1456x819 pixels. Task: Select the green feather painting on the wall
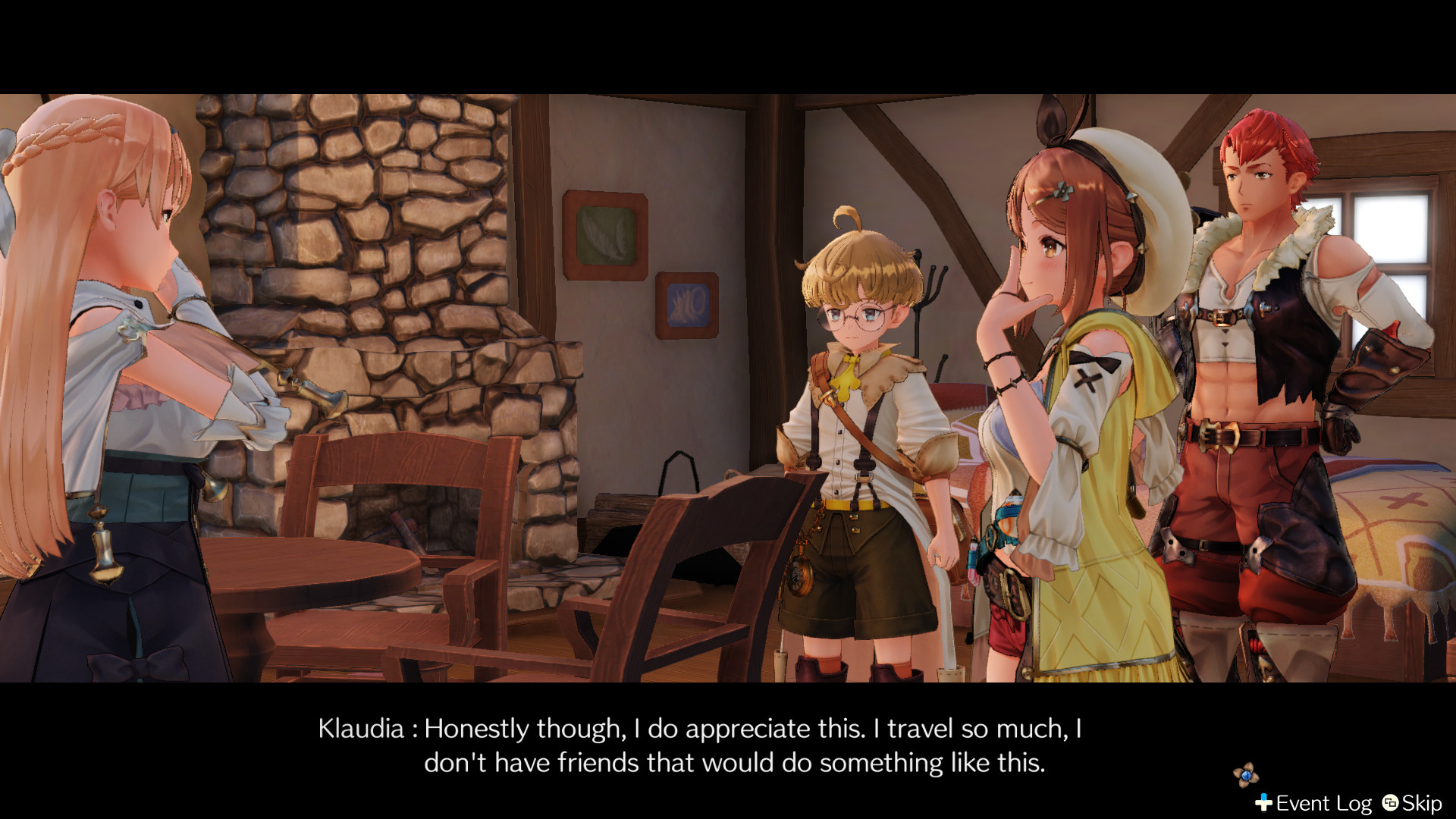[604, 234]
